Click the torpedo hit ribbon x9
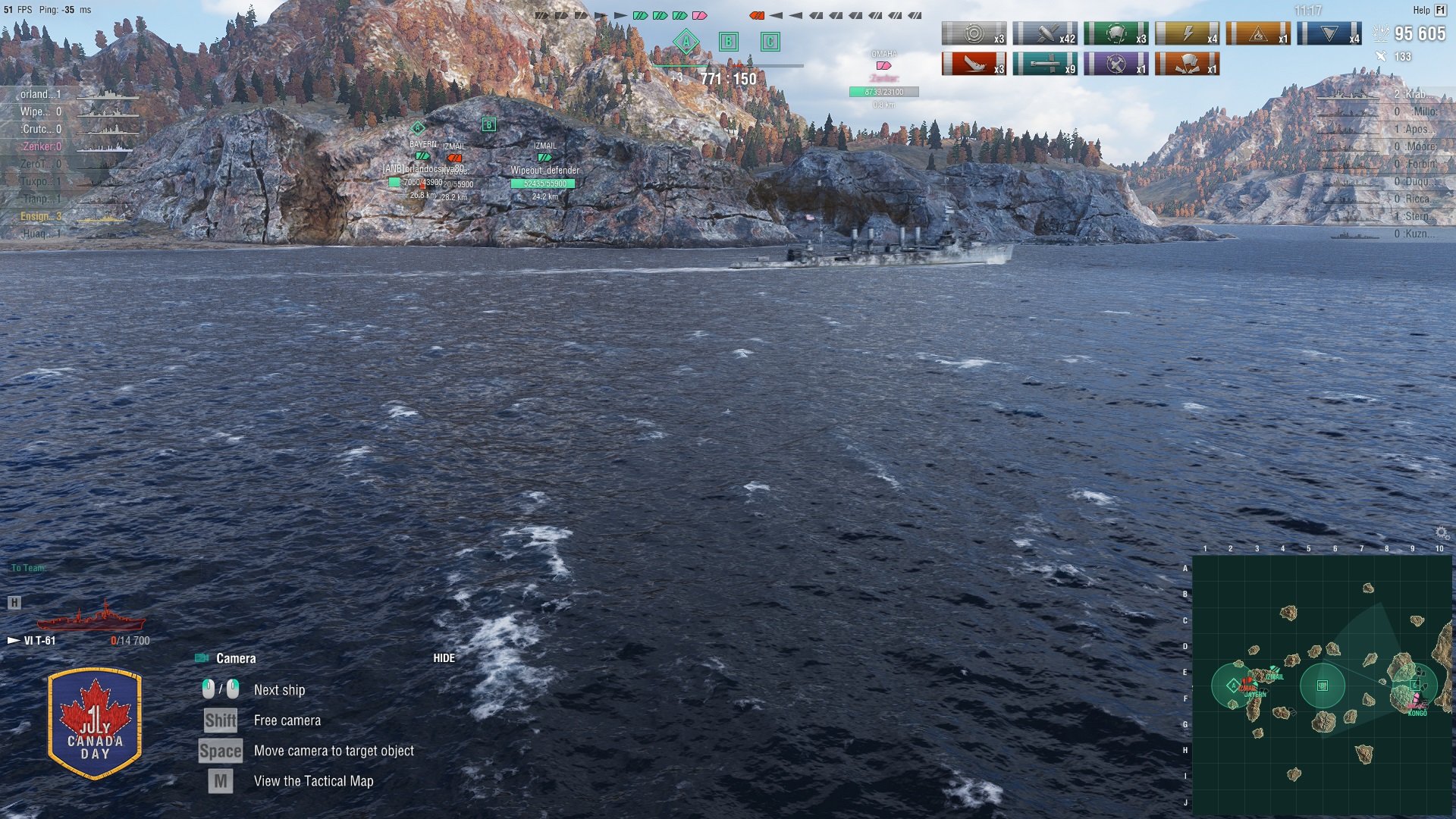This screenshot has width=1456, height=819. click(x=1044, y=64)
